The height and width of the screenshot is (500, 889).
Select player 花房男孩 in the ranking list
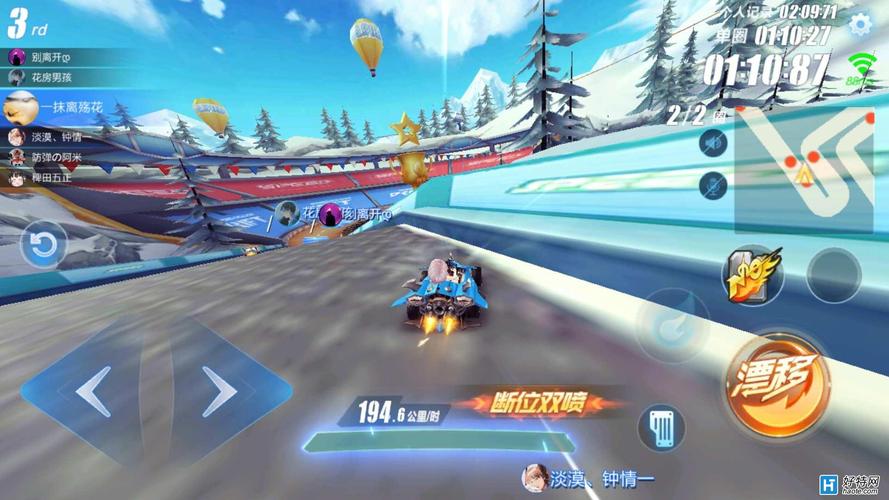pyautogui.click(x=50, y=76)
